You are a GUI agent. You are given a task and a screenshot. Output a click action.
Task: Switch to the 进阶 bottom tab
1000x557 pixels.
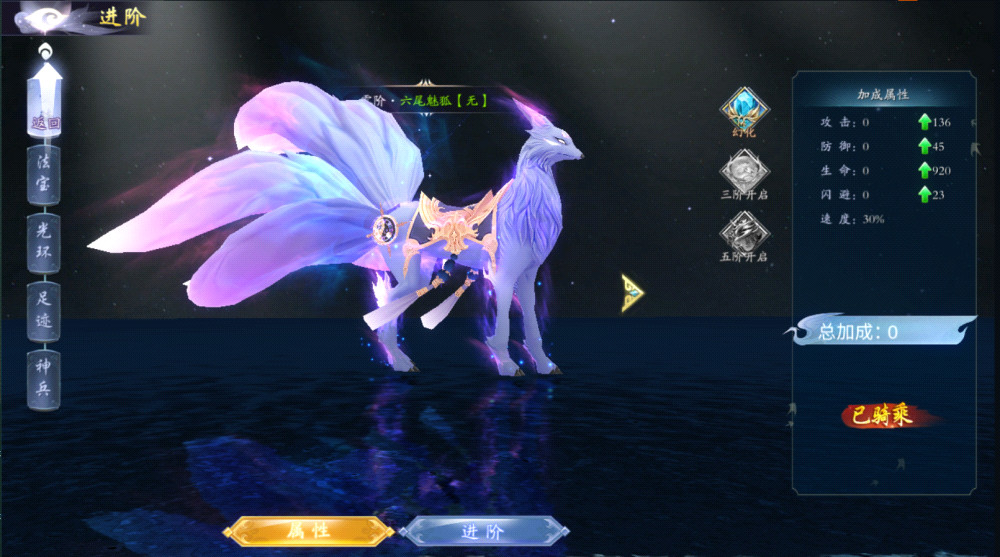pos(484,531)
